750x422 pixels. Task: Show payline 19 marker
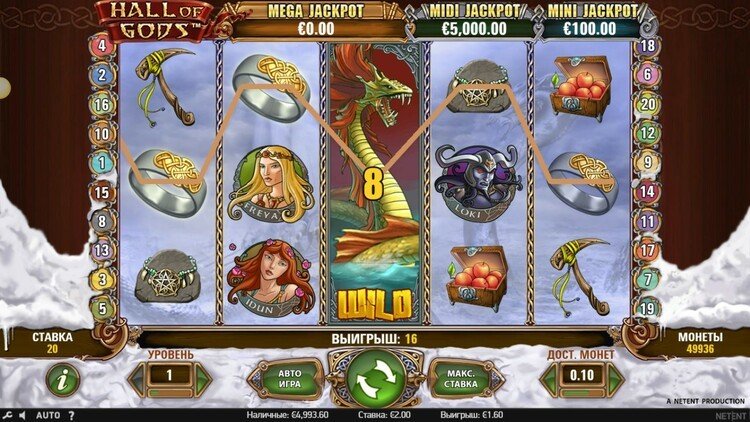(x=648, y=308)
